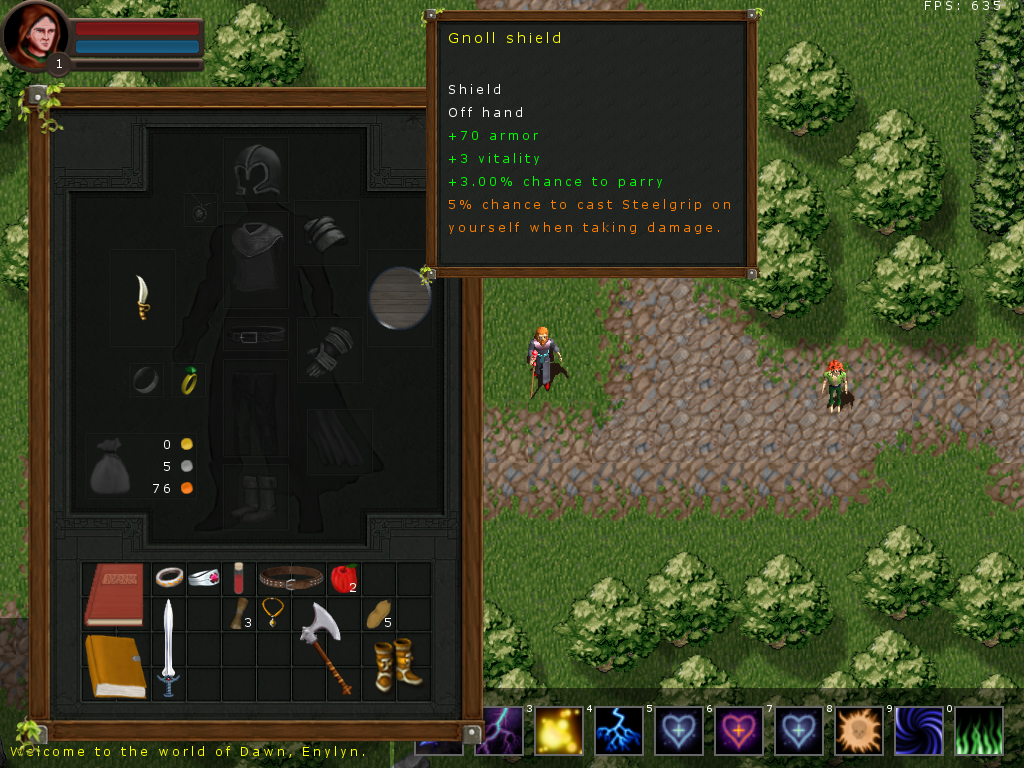
Task: Select the orange leather-bound book
Action: click(115, 665)
